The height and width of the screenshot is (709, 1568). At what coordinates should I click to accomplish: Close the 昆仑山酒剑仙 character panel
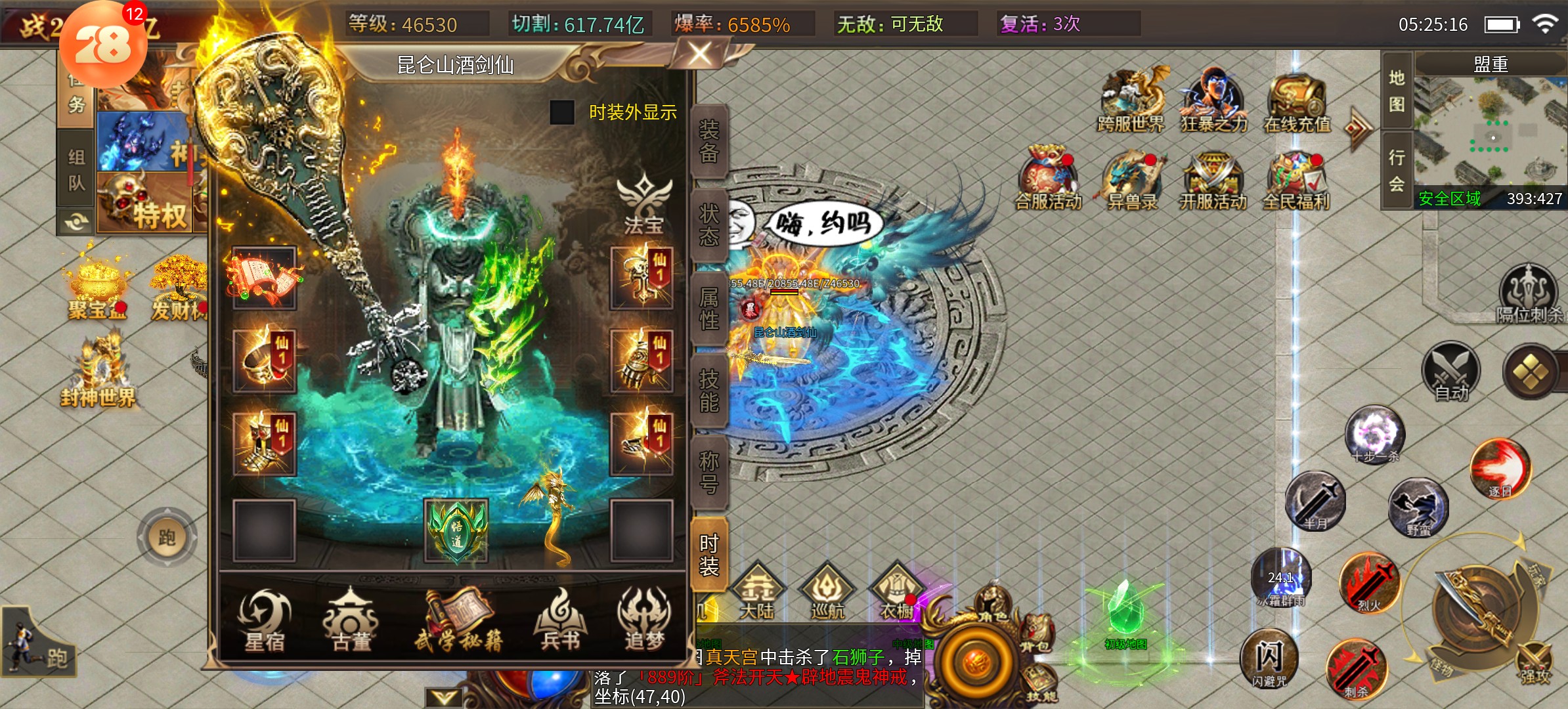click(700, 54)
